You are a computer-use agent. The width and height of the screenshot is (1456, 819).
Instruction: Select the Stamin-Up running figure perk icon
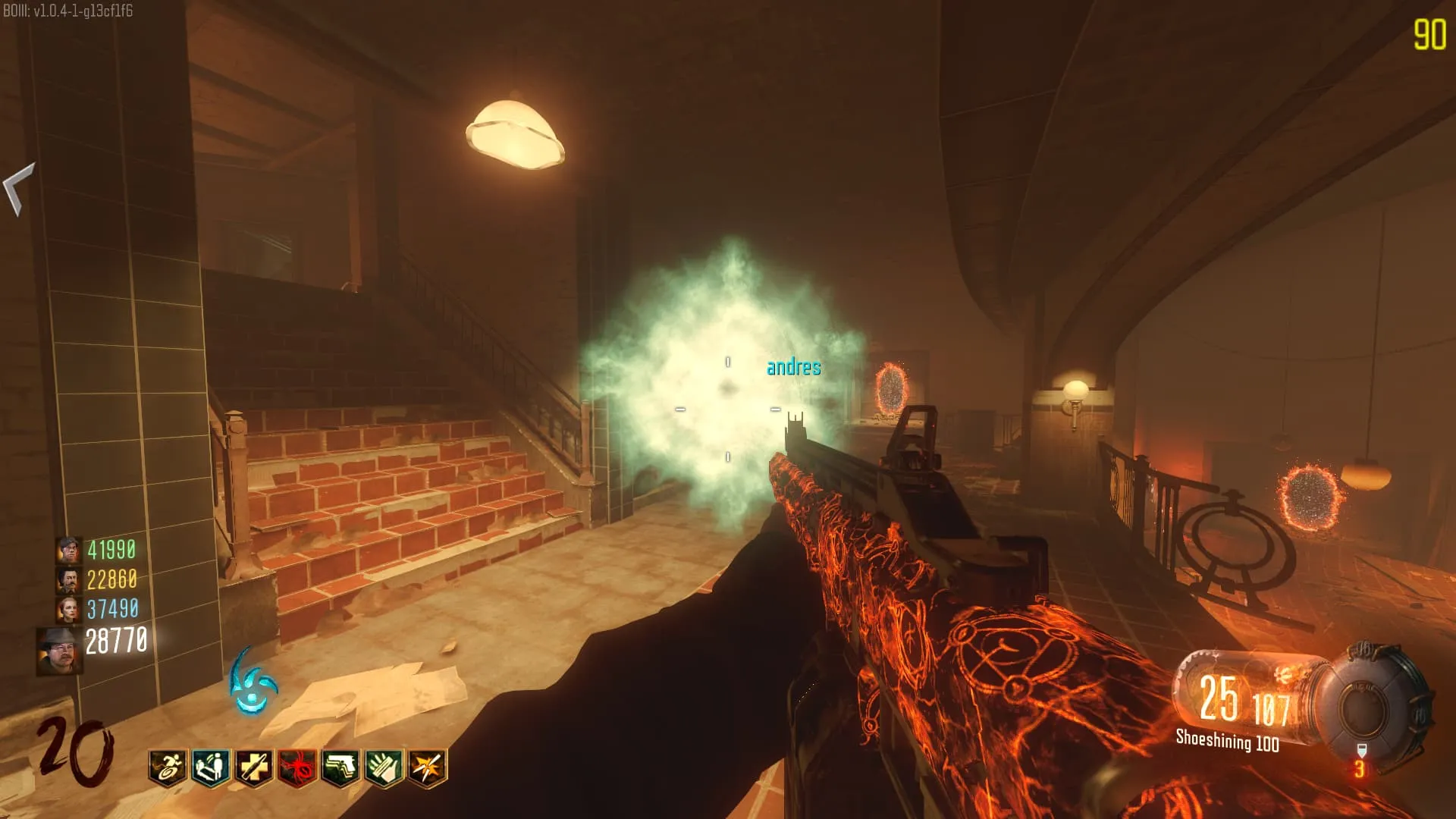pos(168,767)
